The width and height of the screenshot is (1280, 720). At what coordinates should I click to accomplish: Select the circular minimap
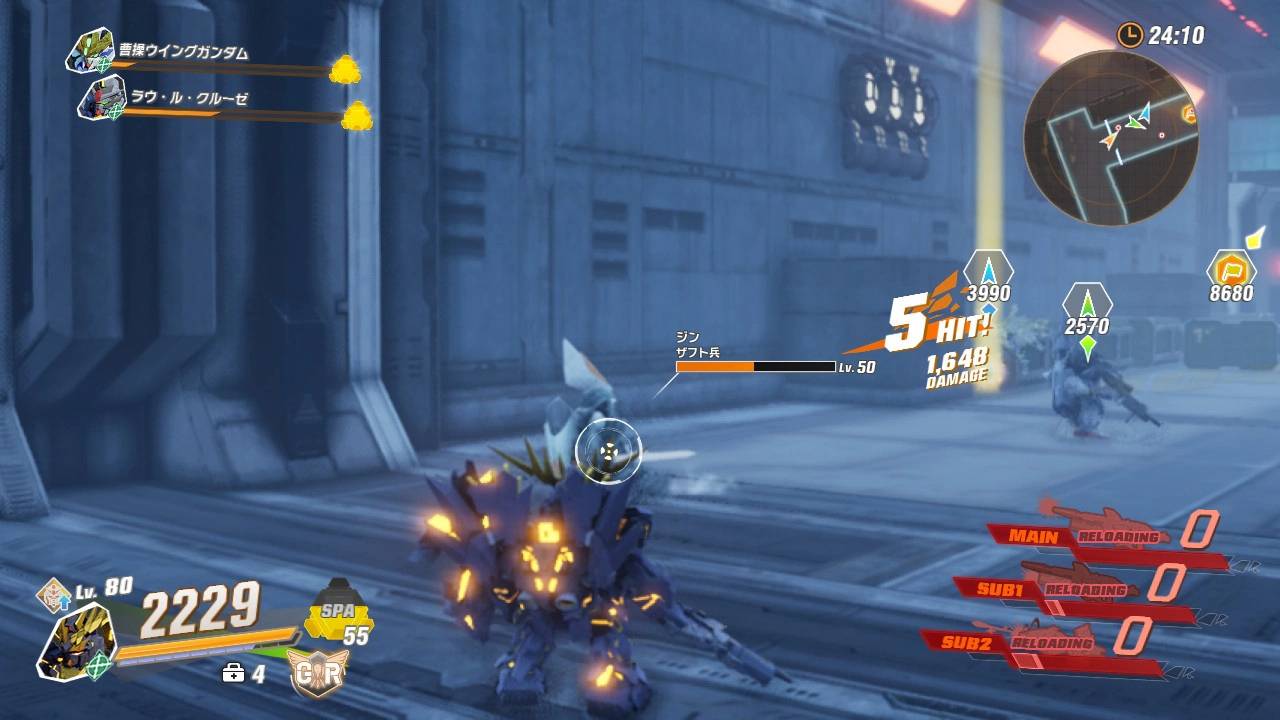1110,138
